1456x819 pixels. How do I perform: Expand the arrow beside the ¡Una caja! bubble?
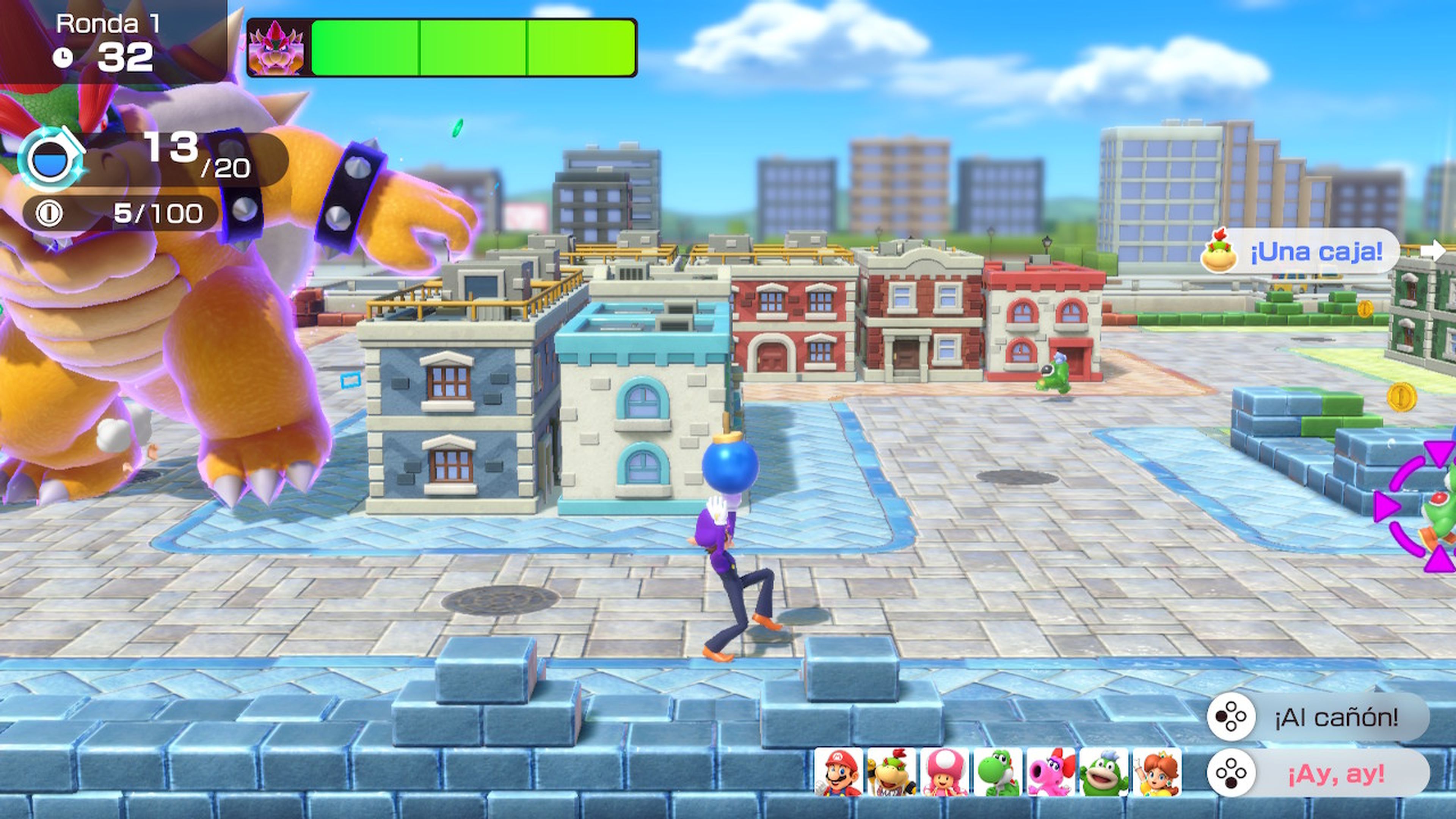[x=1433, y=251]
